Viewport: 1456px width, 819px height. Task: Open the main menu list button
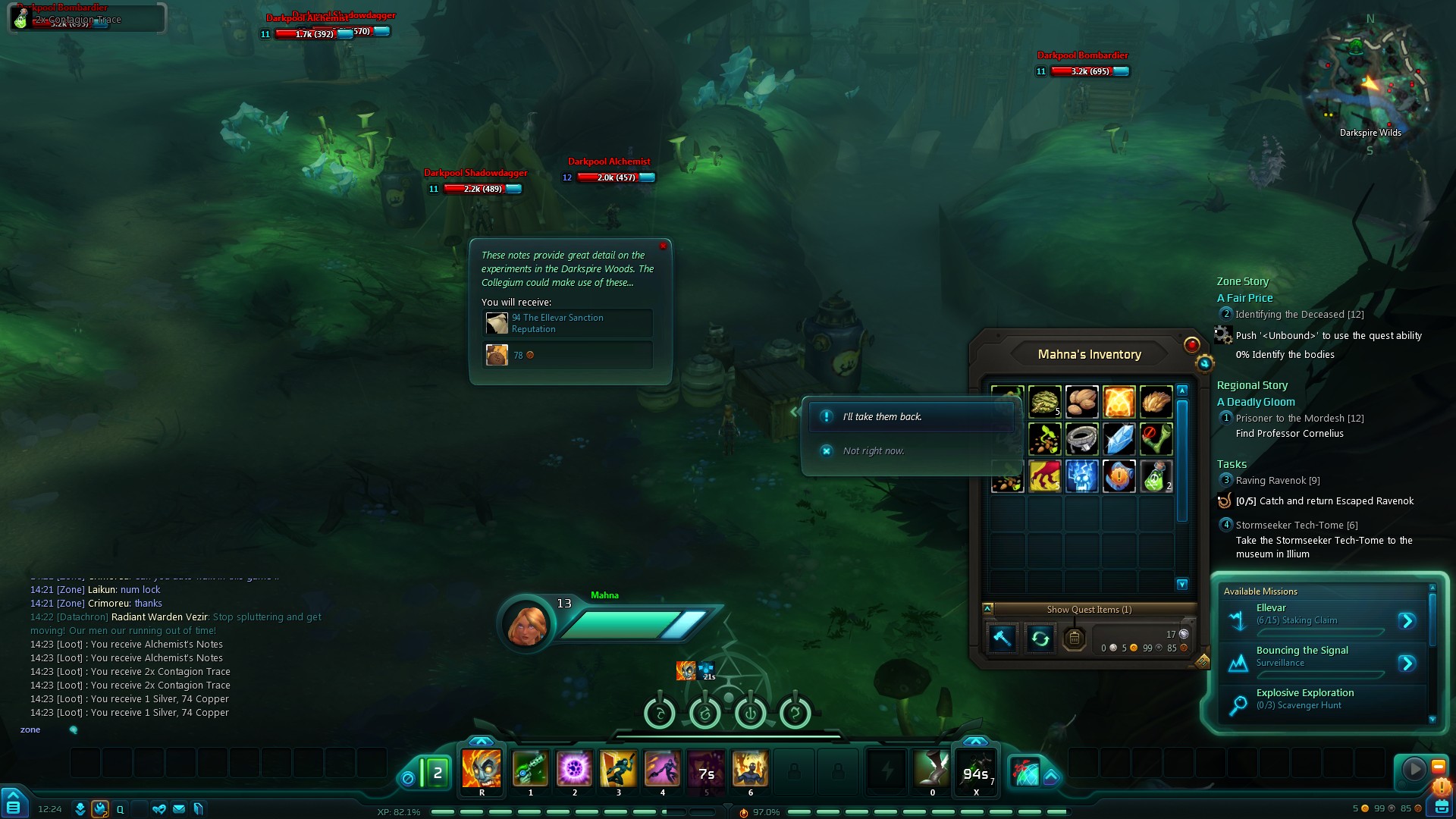(14, 807)
